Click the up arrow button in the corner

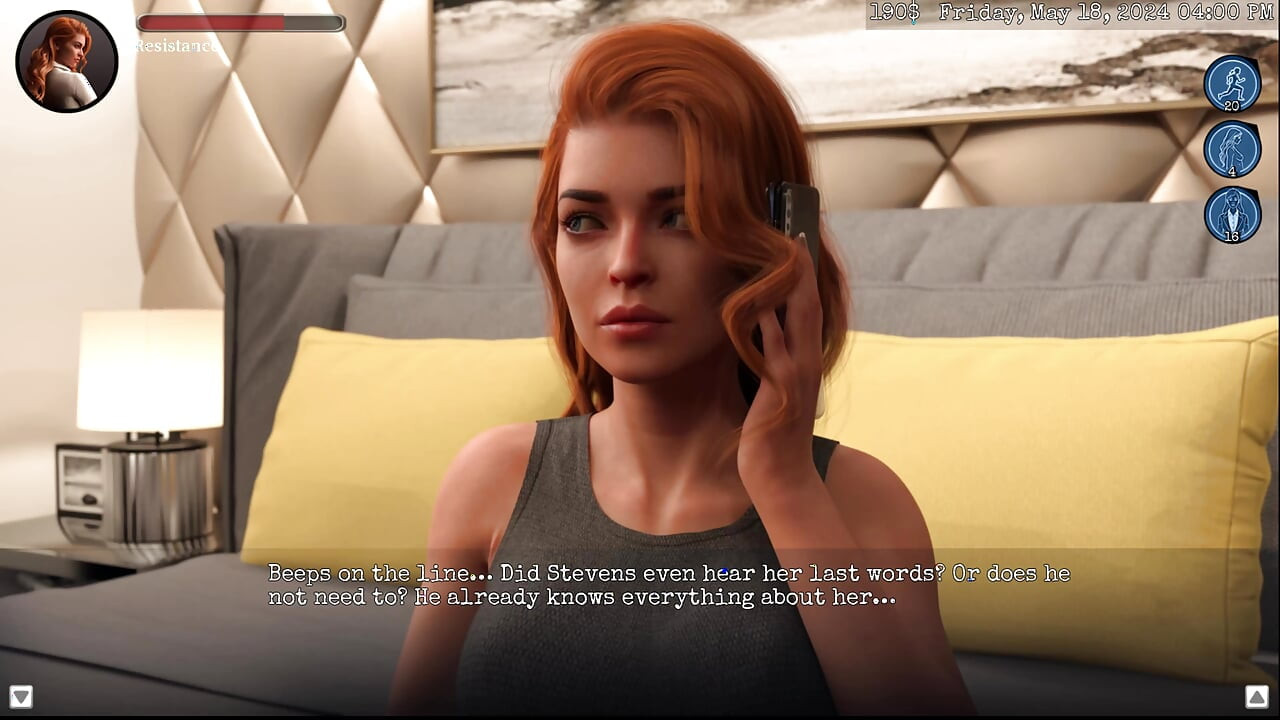(x=1257, y=696)
